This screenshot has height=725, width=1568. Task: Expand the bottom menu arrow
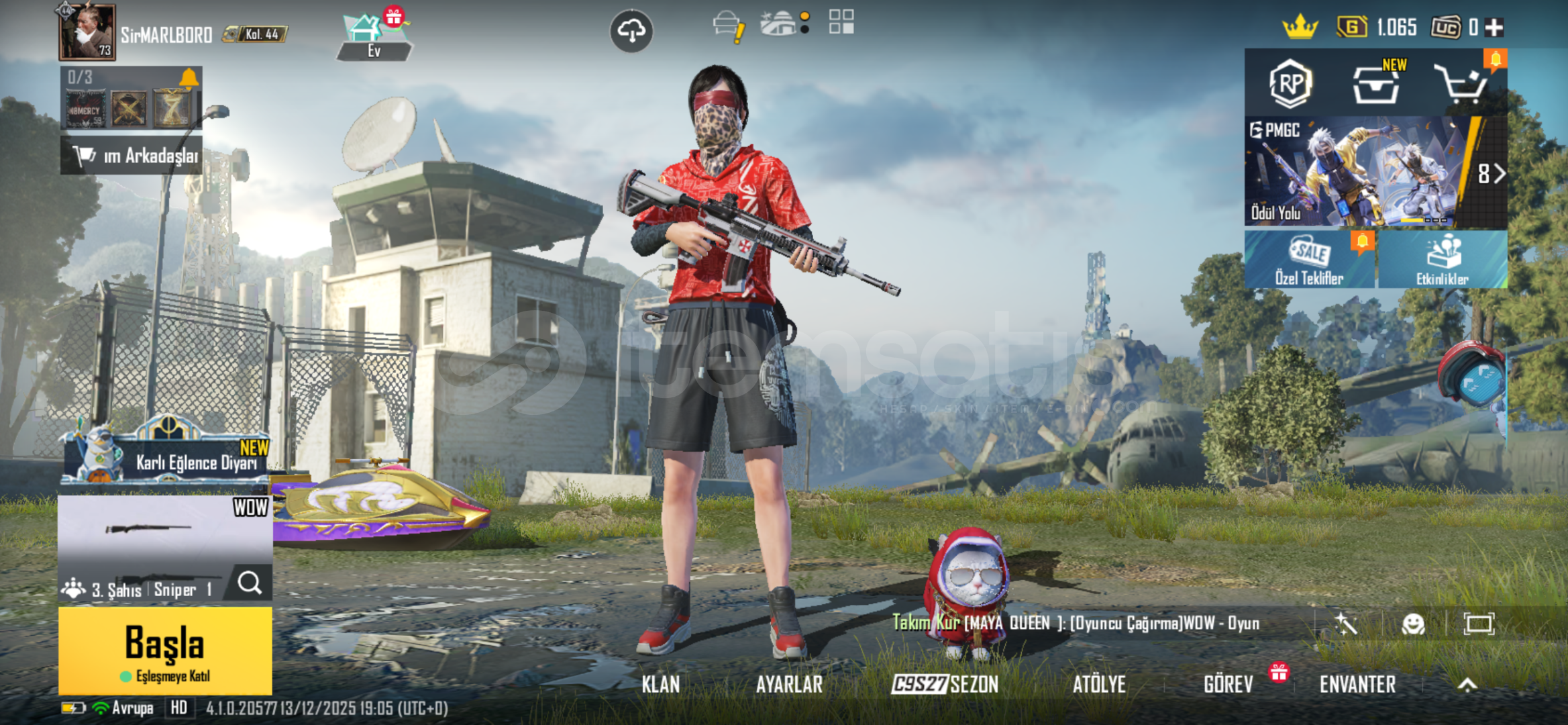point(1467,685)
